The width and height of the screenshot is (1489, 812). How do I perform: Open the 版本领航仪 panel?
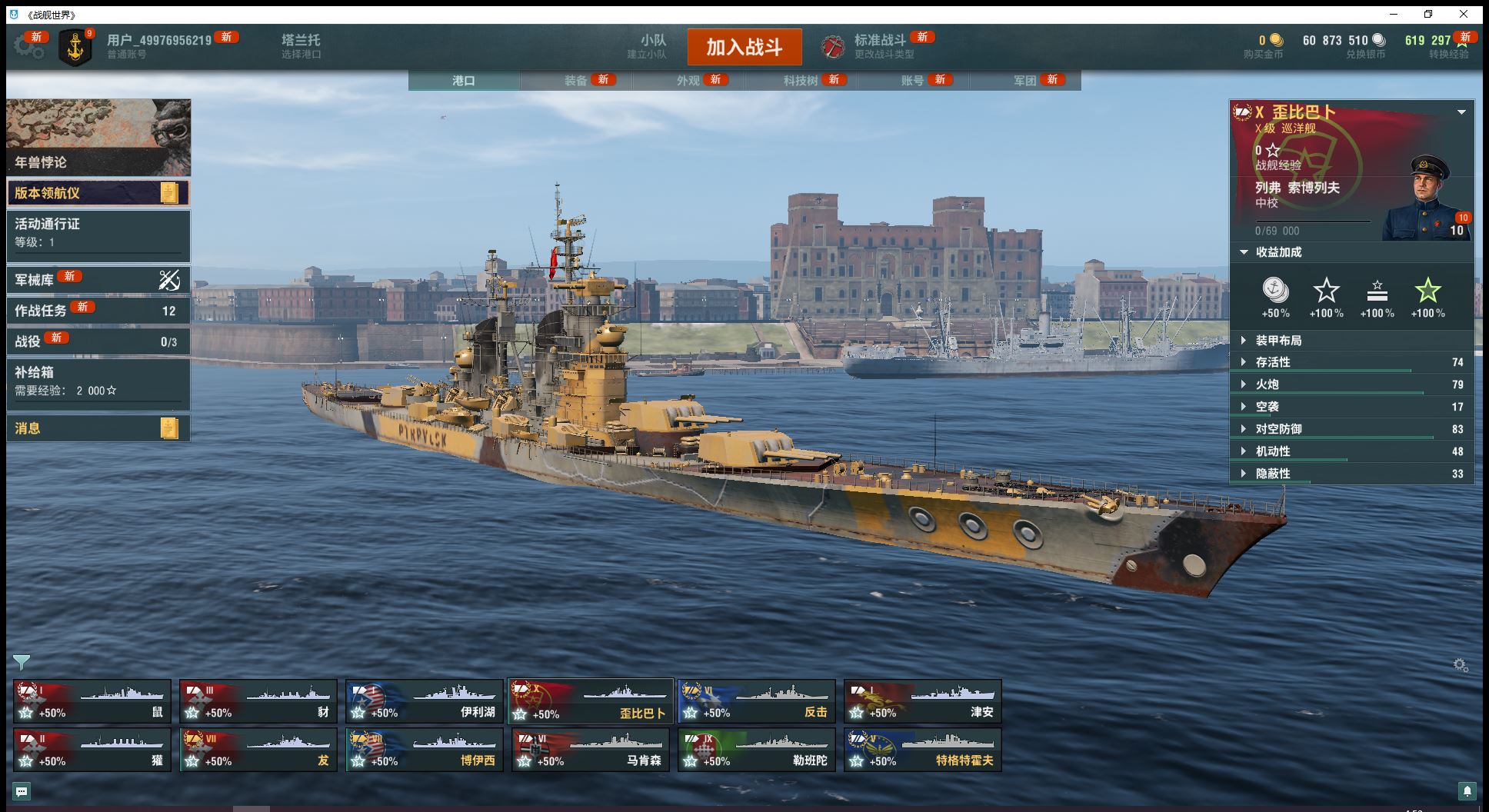pyautogui.click(x=98, y=193)
